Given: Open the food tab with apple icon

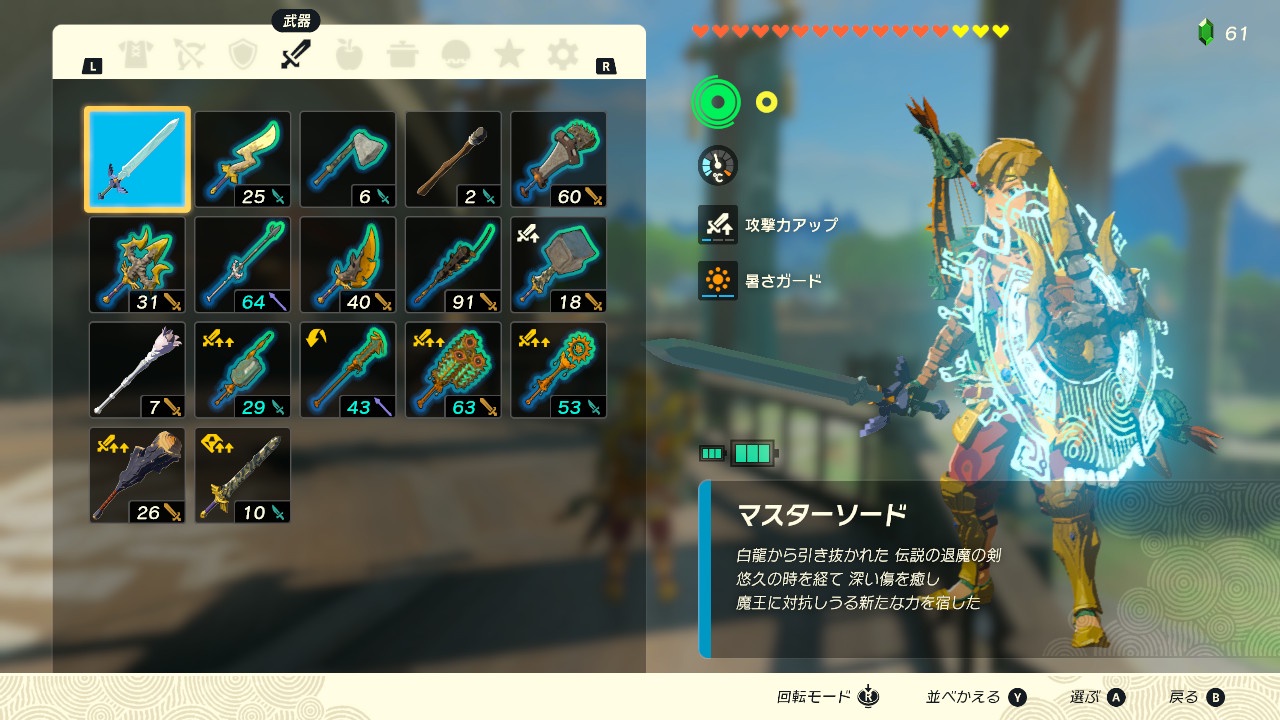Looking at the screenshot, I should (x=349, y=55).
